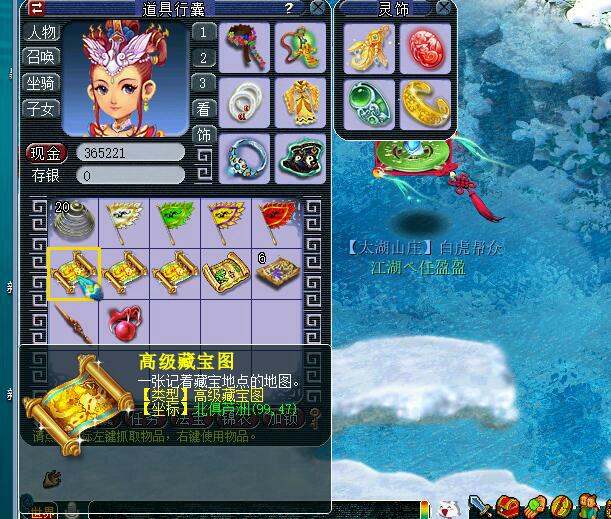The width and height of the screenshot is (611, 519).
Task: Open bag page 3
Action: pyautogui.click(x=203, y=83)
